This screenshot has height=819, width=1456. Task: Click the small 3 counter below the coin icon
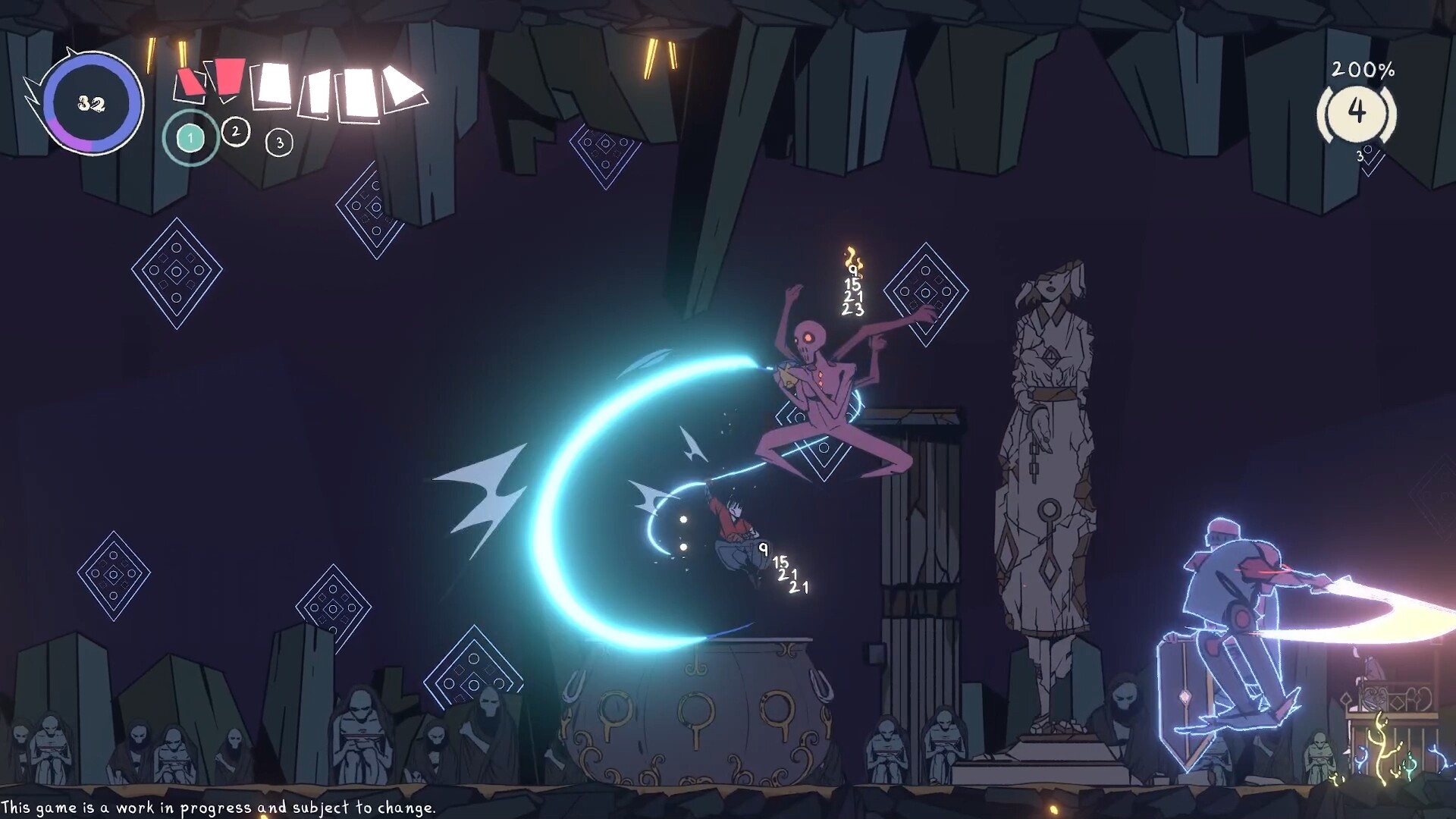[x=1360, y=156]
